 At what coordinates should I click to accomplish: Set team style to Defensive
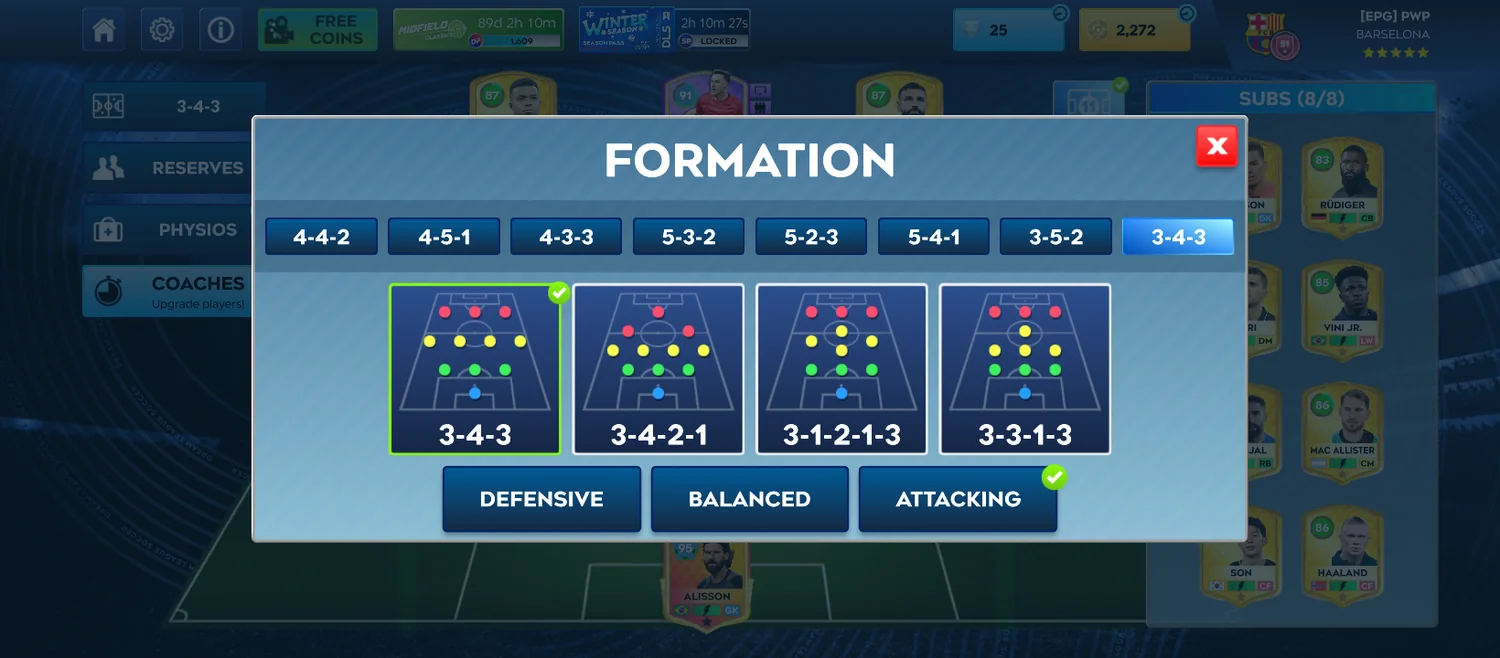[541, 499]
